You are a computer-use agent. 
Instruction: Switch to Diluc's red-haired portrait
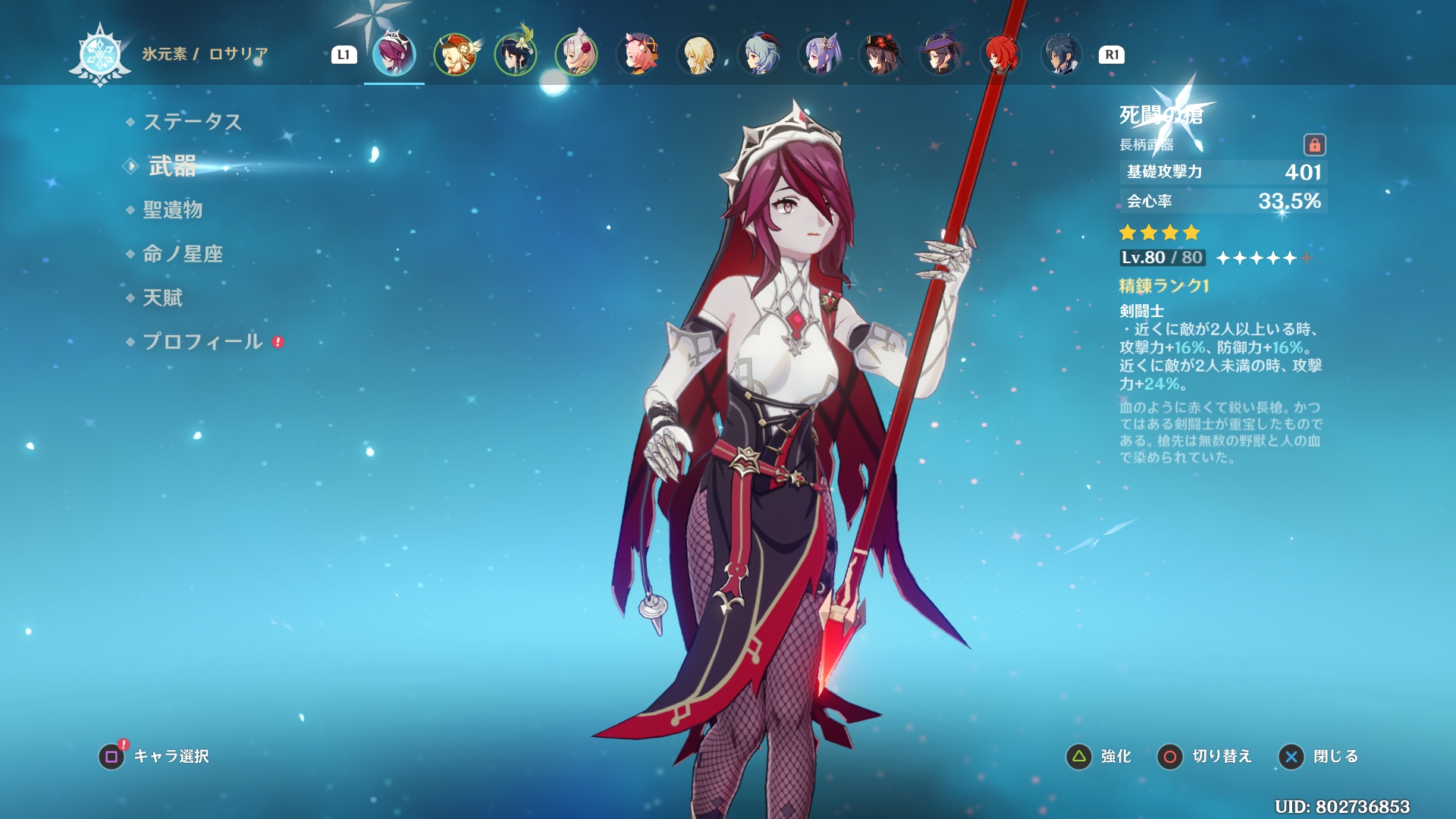(x=1001, y=55)
